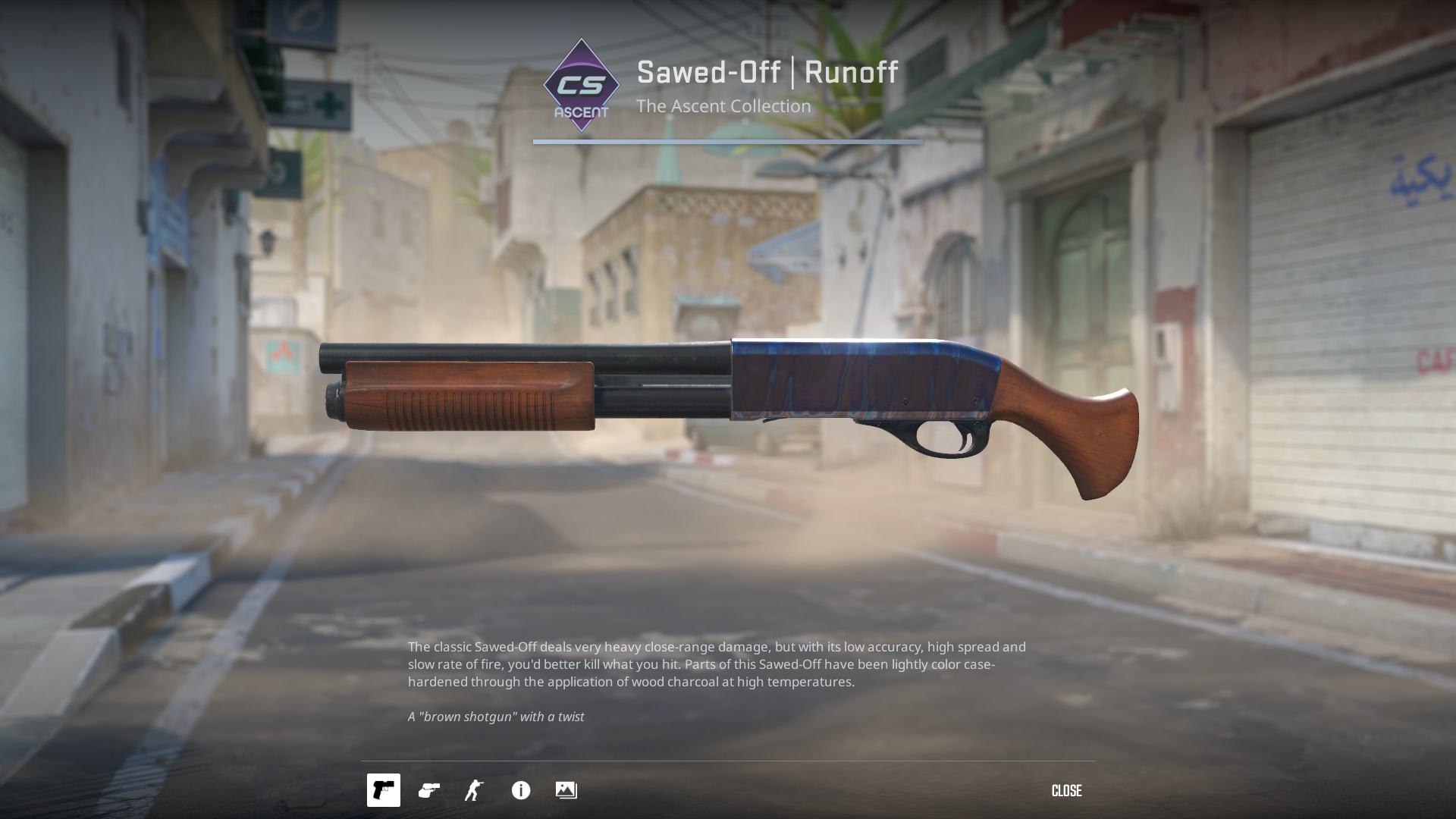Open the picture background icon
Image resolution: width=1456 pixels, height=819 pixels.
coord(566,790)
